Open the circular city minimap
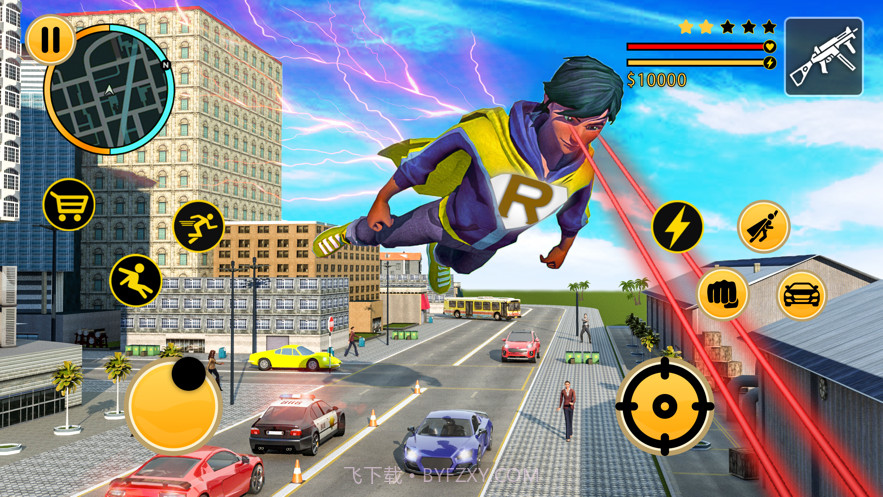Viewport: 883px width, 497px height. tap(110, 91)
